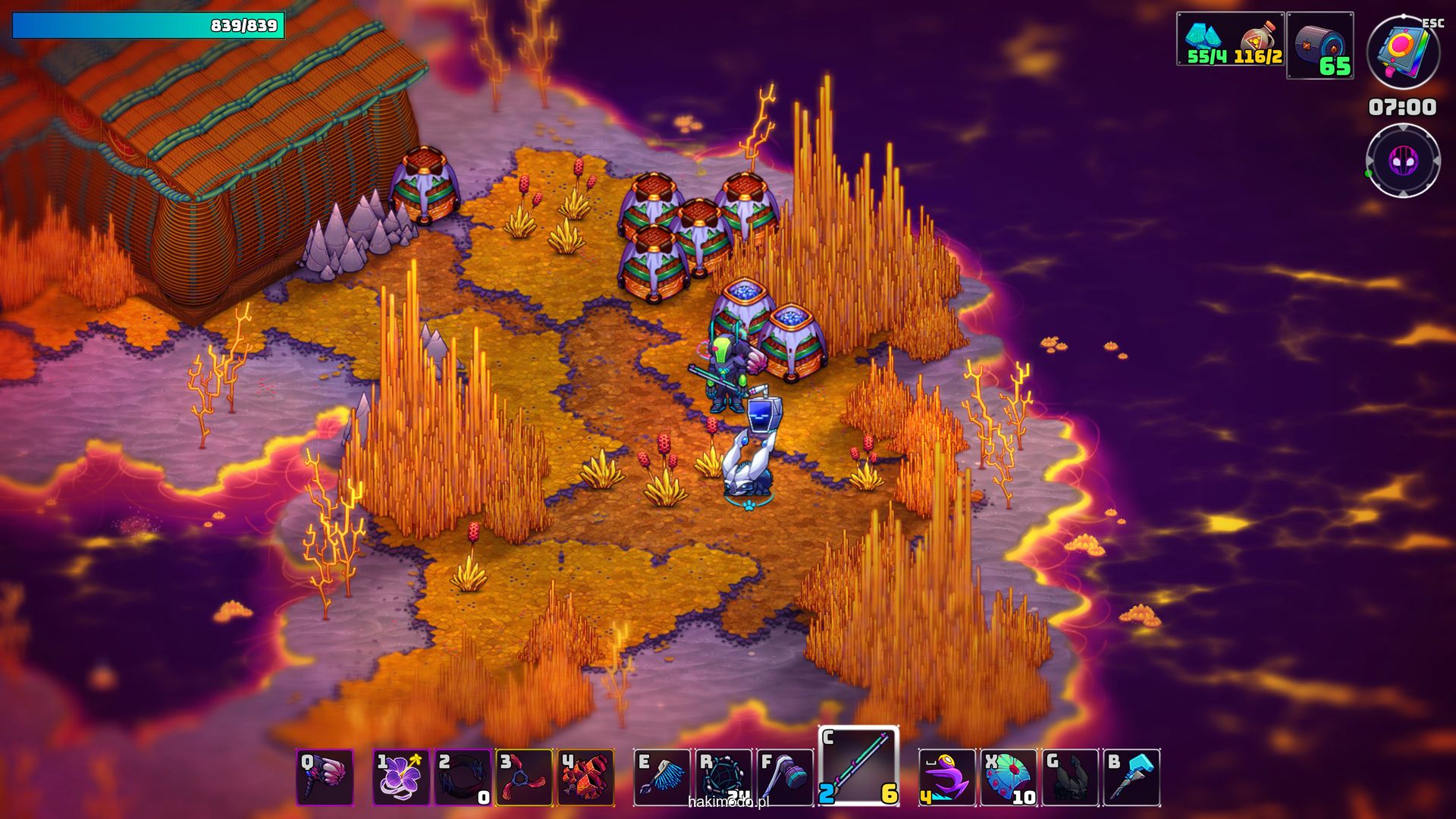The image size is (1456, 819).
Task: Use the teal shield item in slot X
Action: pos(1009,777)
